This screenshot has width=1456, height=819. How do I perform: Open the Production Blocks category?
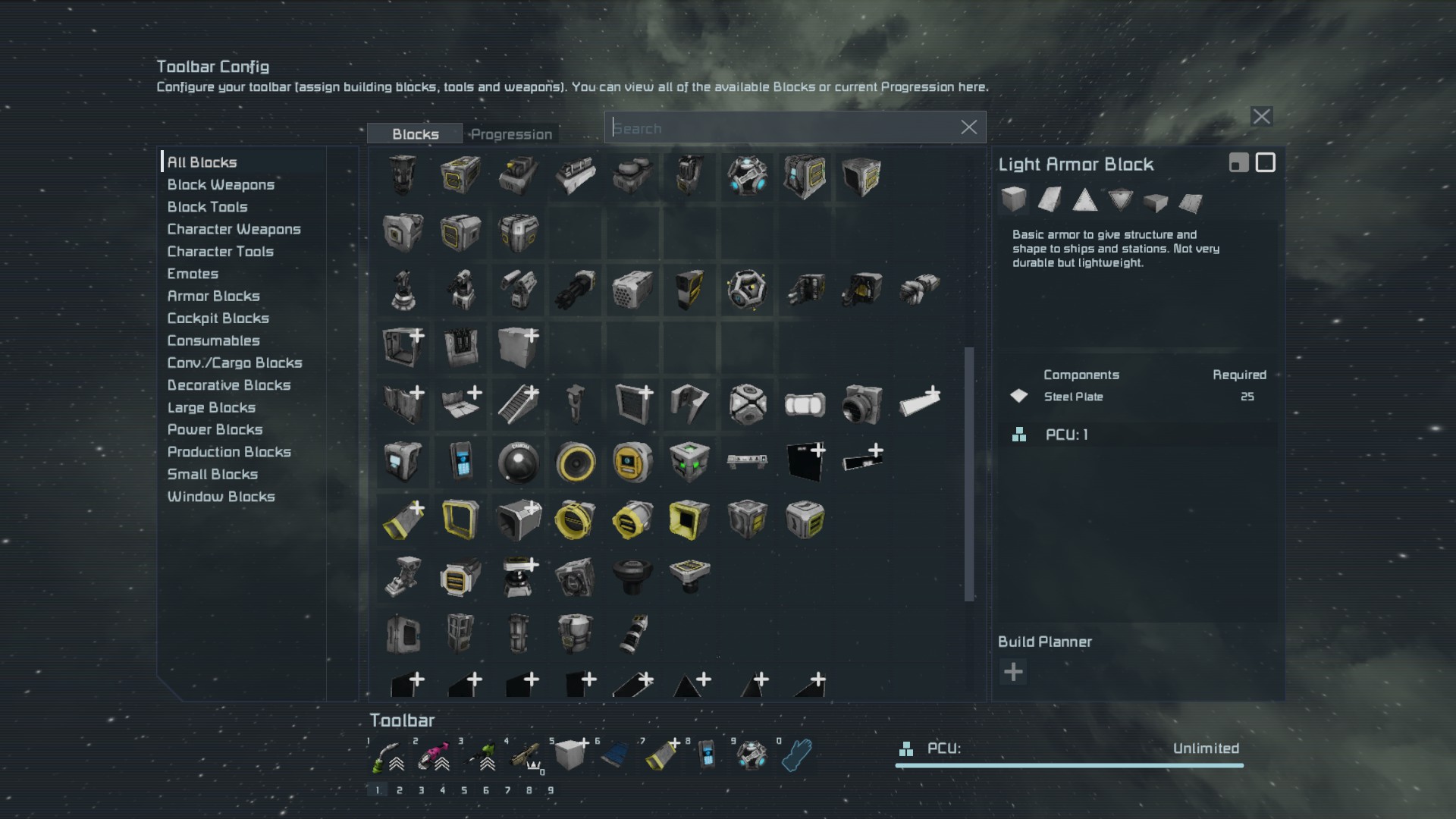click(x=229, y=452)
